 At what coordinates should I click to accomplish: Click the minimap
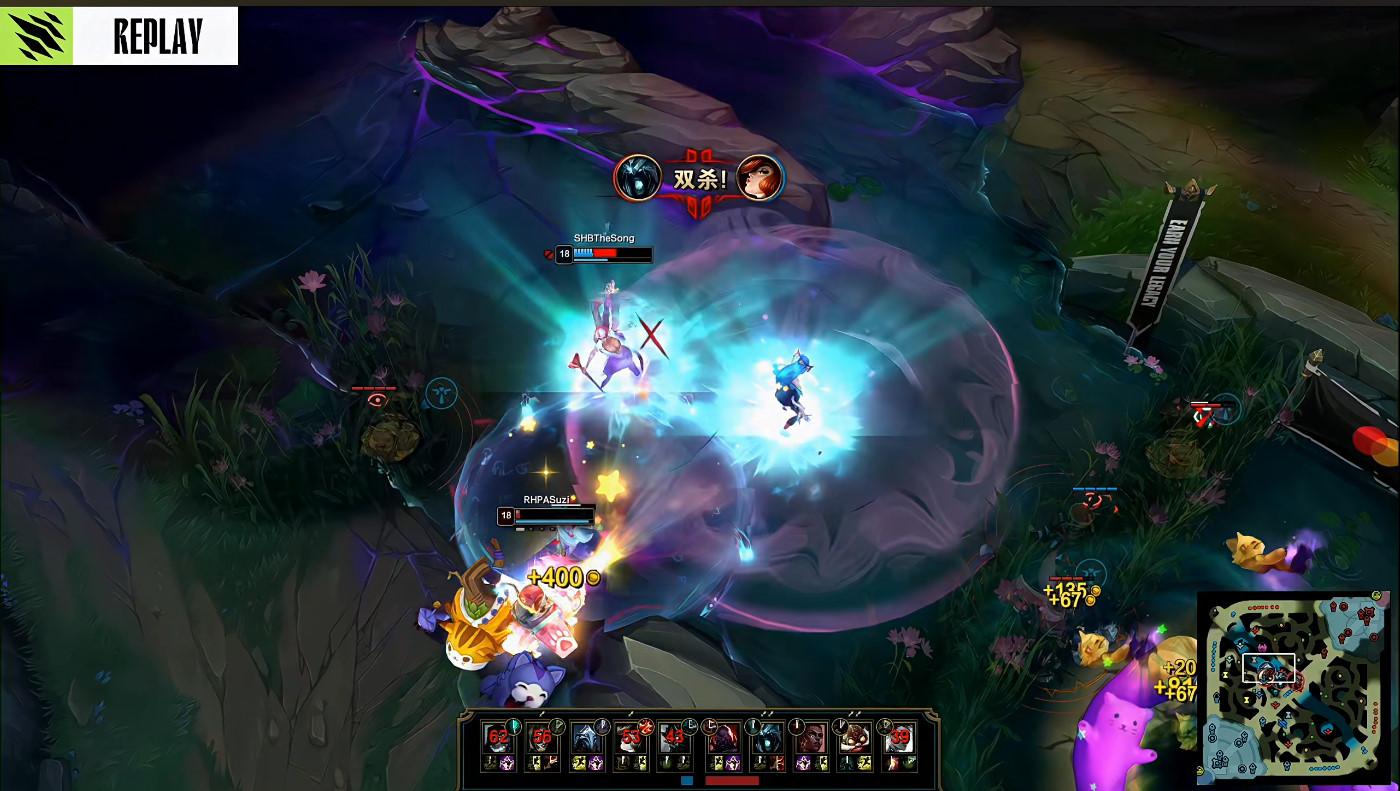pos(1295,687)
